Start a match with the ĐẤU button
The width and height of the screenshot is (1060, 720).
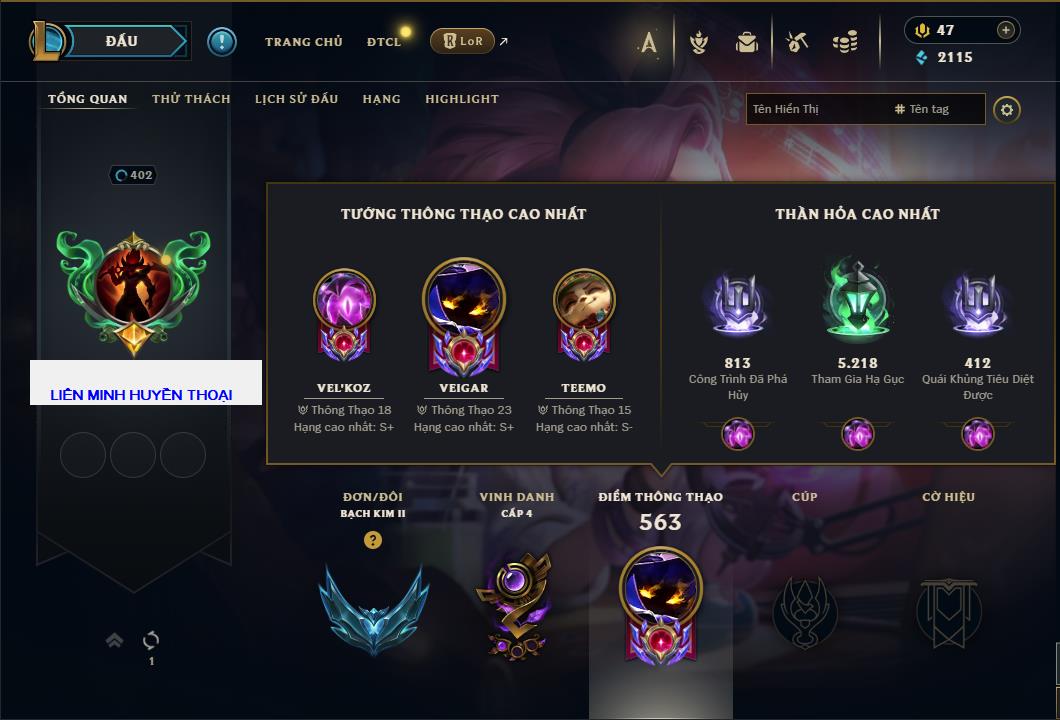122,41
